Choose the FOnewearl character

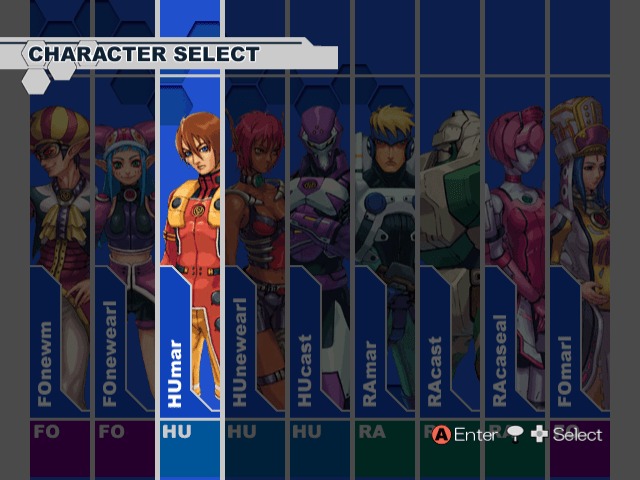125,250
